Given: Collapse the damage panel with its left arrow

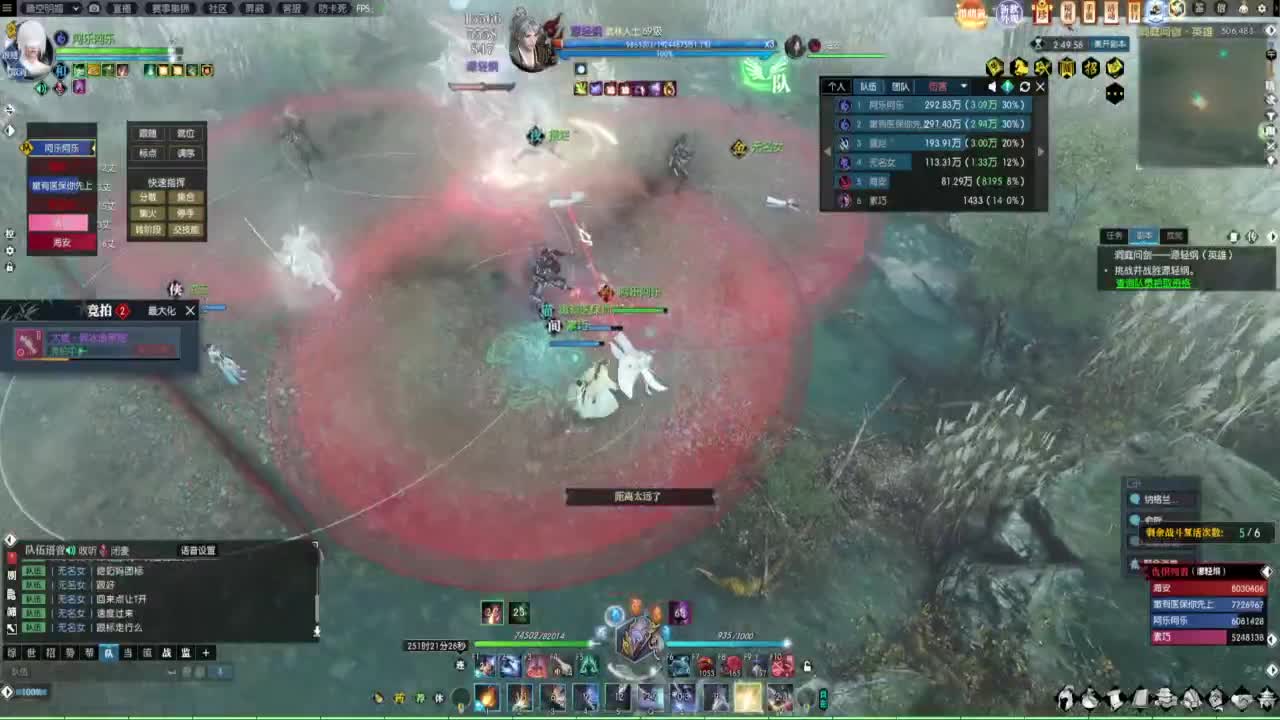Looking at the screenshot, I should pyautogui.click(x=826, y=150).
